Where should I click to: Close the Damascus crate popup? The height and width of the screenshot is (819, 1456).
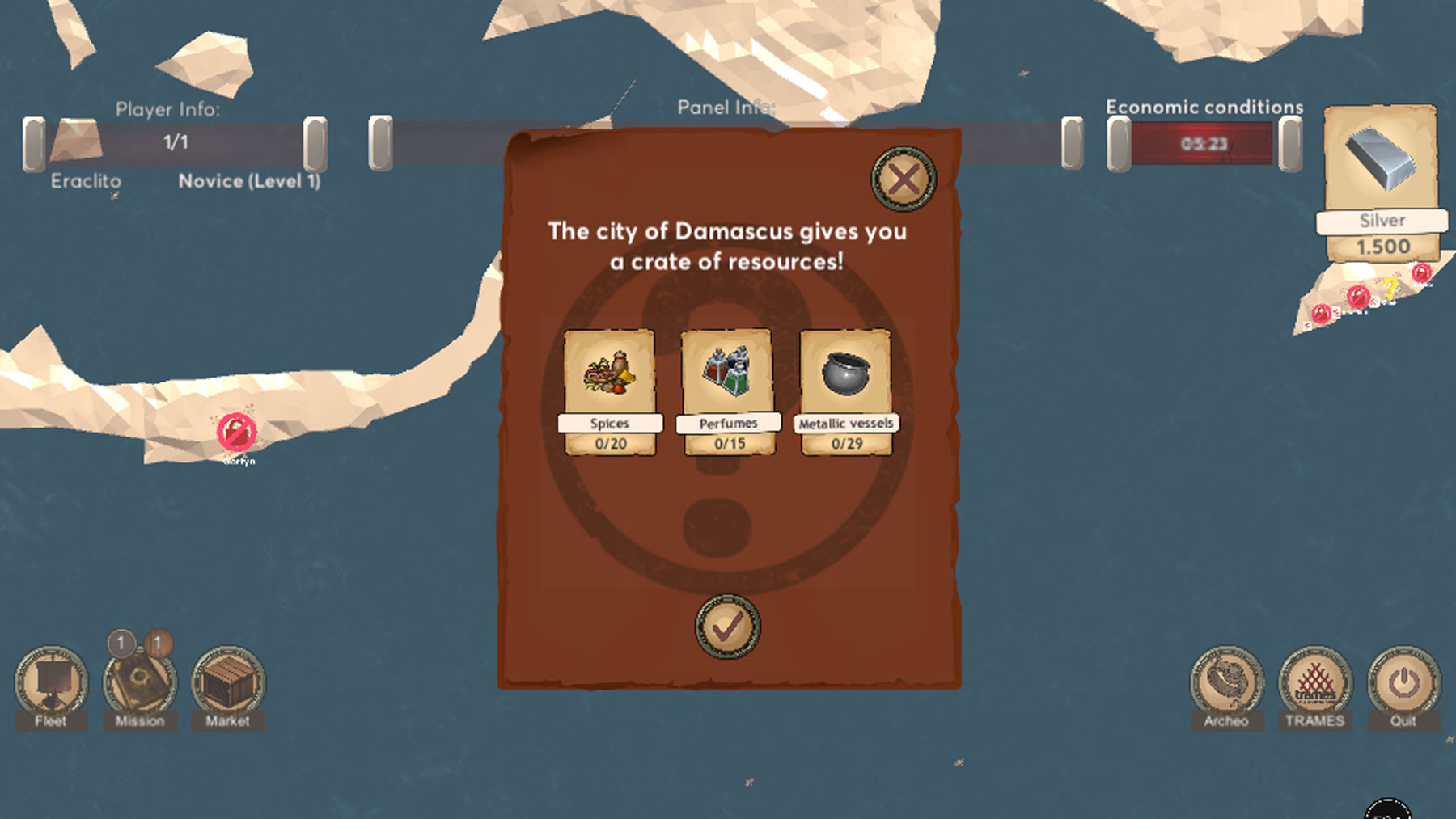(903, 179)
